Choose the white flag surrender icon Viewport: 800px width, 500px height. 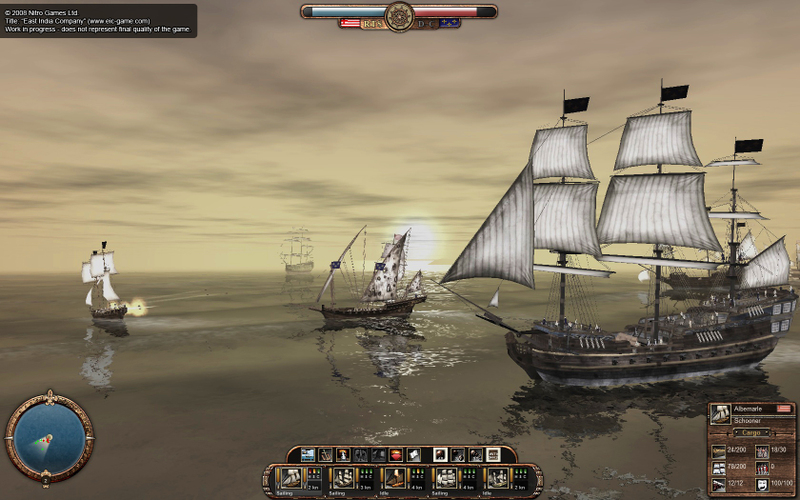[x=414, y=455]
